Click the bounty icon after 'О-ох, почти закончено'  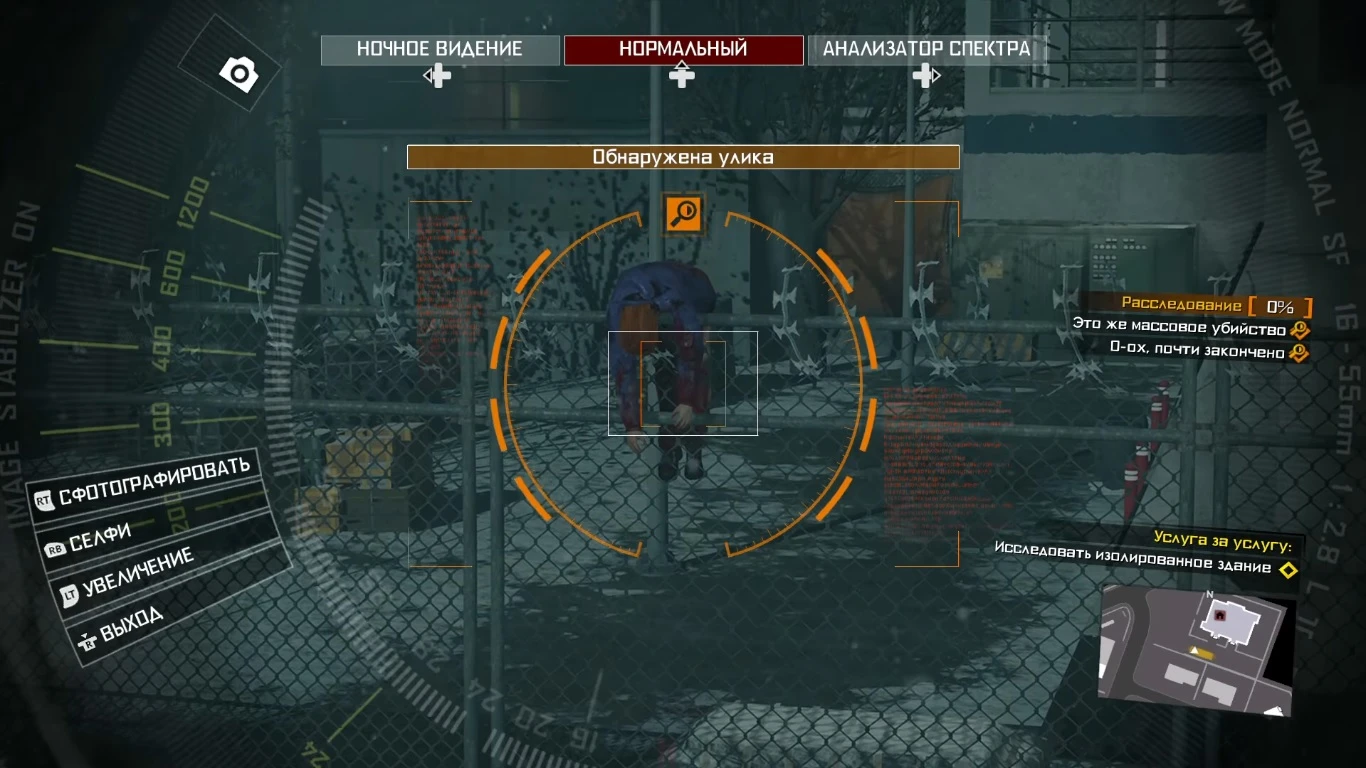1298,352
